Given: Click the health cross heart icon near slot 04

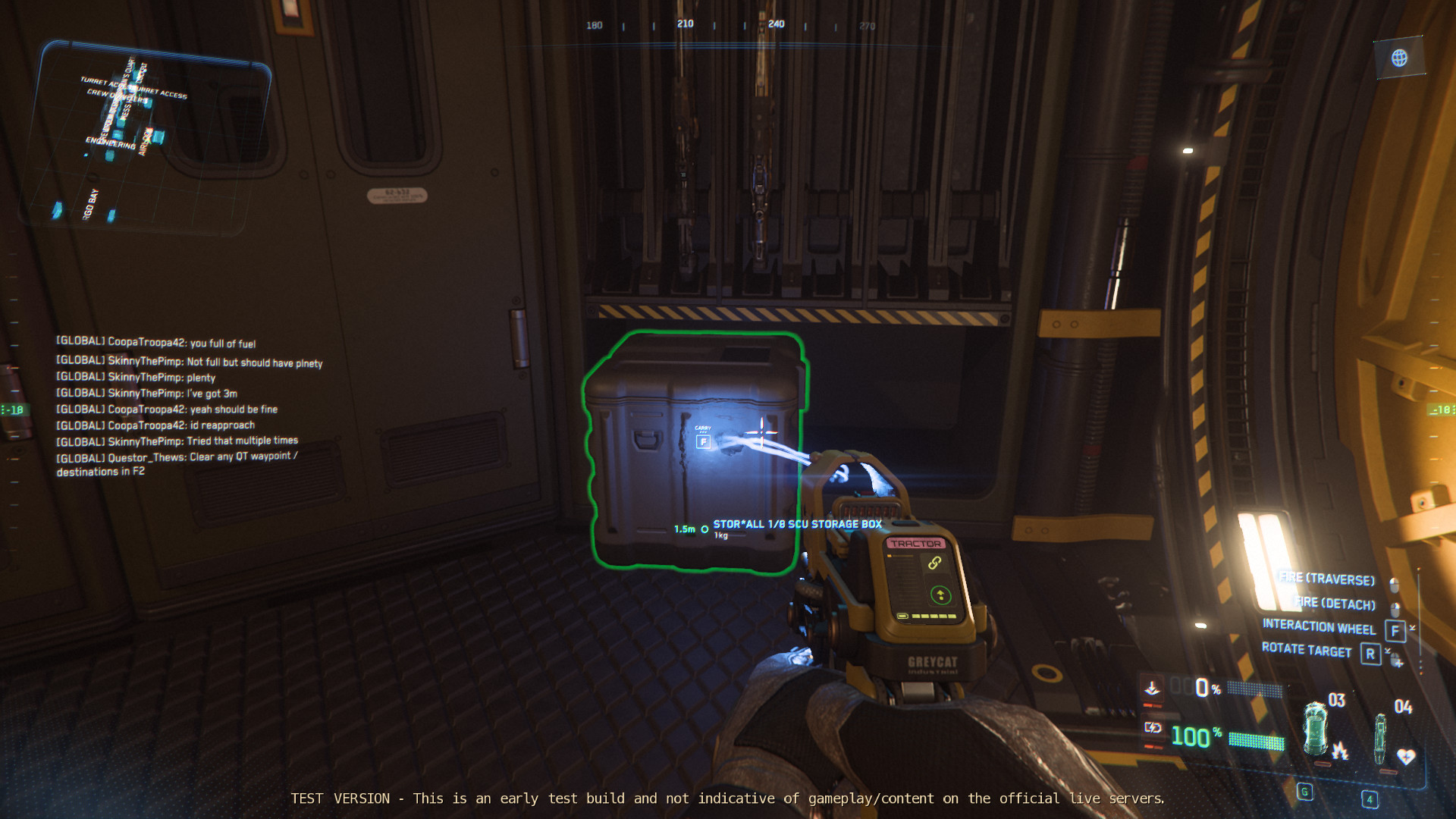Looking at the screenshot, I should 1405,755.
